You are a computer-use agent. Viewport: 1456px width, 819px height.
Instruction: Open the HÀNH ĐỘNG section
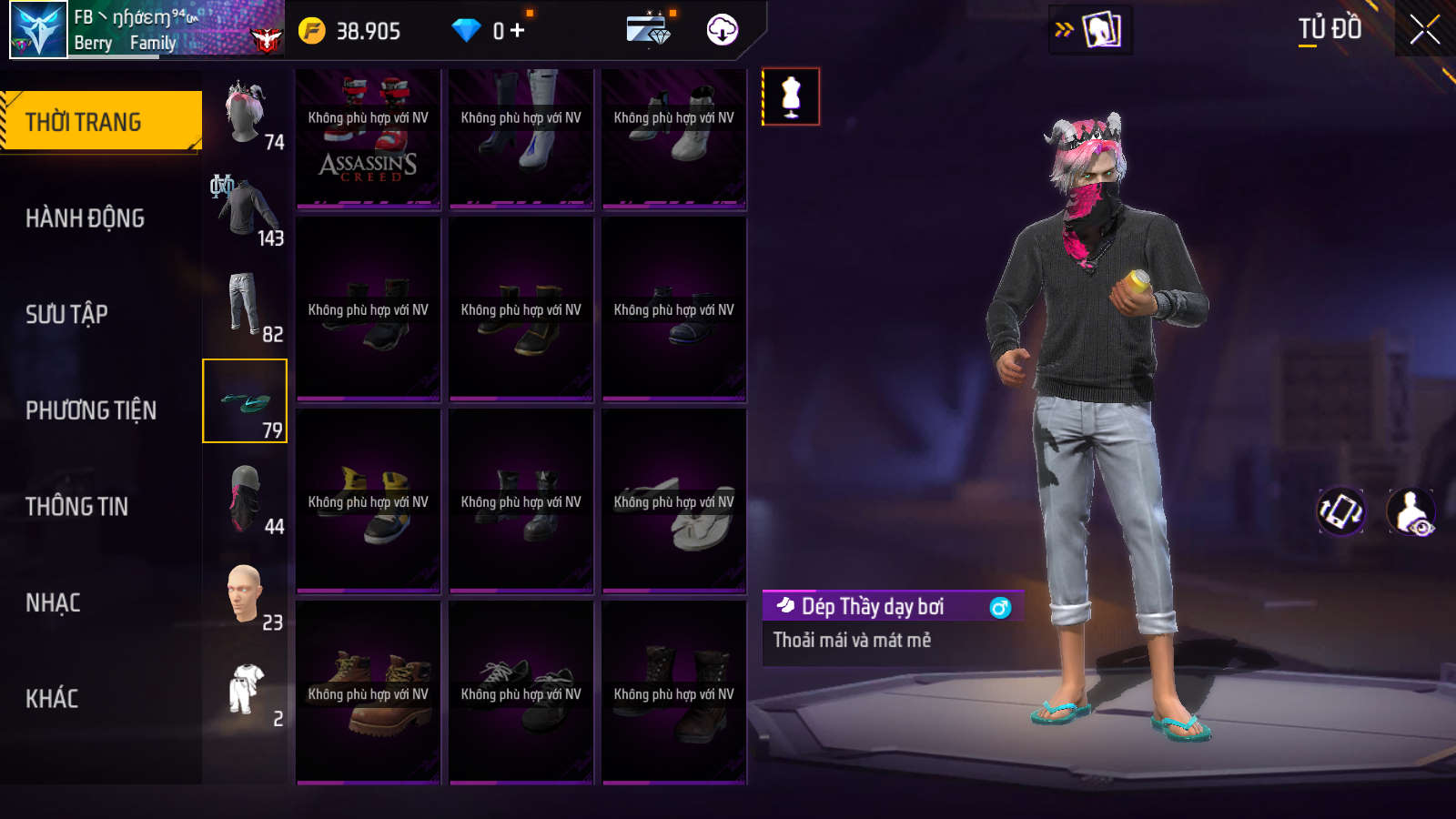pos(85,218)
